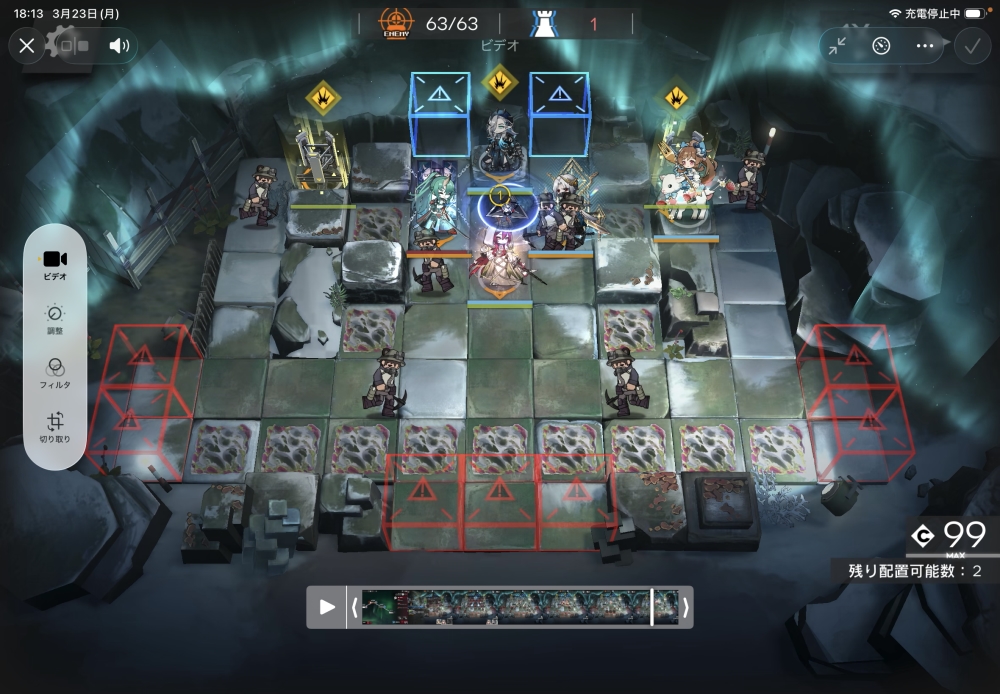1000x694 pixels.
Task: Open the three-dot more options menu
Action: point(924,46)
